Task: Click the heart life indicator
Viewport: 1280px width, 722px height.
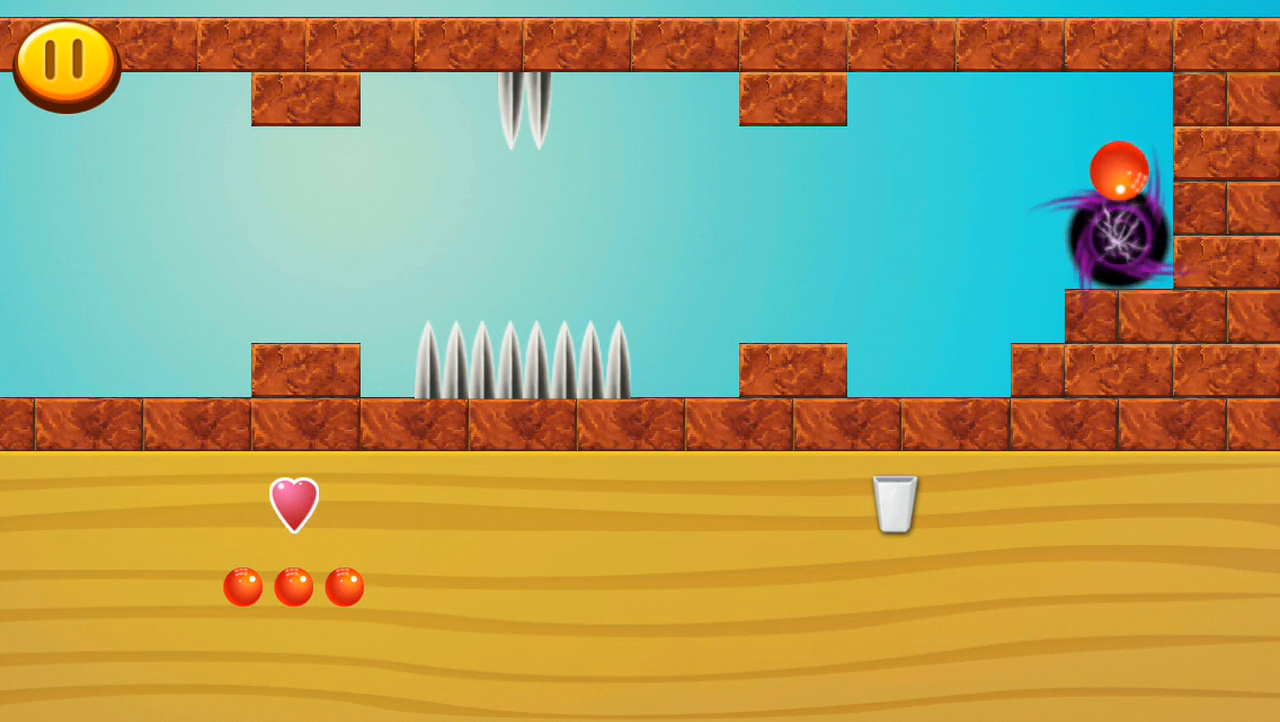Action: pyautogui.click(x=292, y=504)
